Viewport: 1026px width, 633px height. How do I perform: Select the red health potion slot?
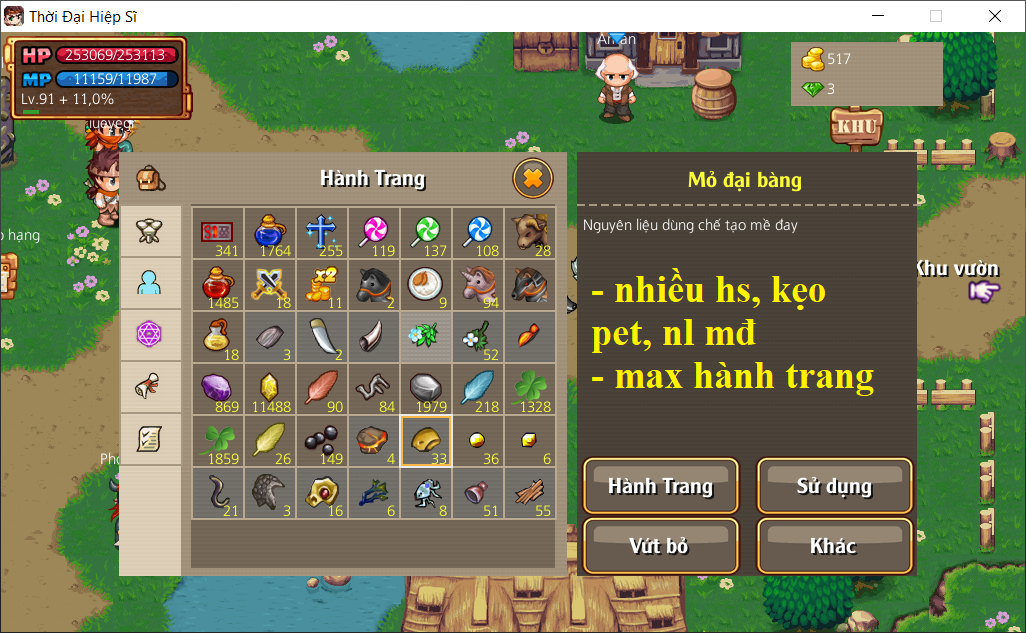point(217,285)
